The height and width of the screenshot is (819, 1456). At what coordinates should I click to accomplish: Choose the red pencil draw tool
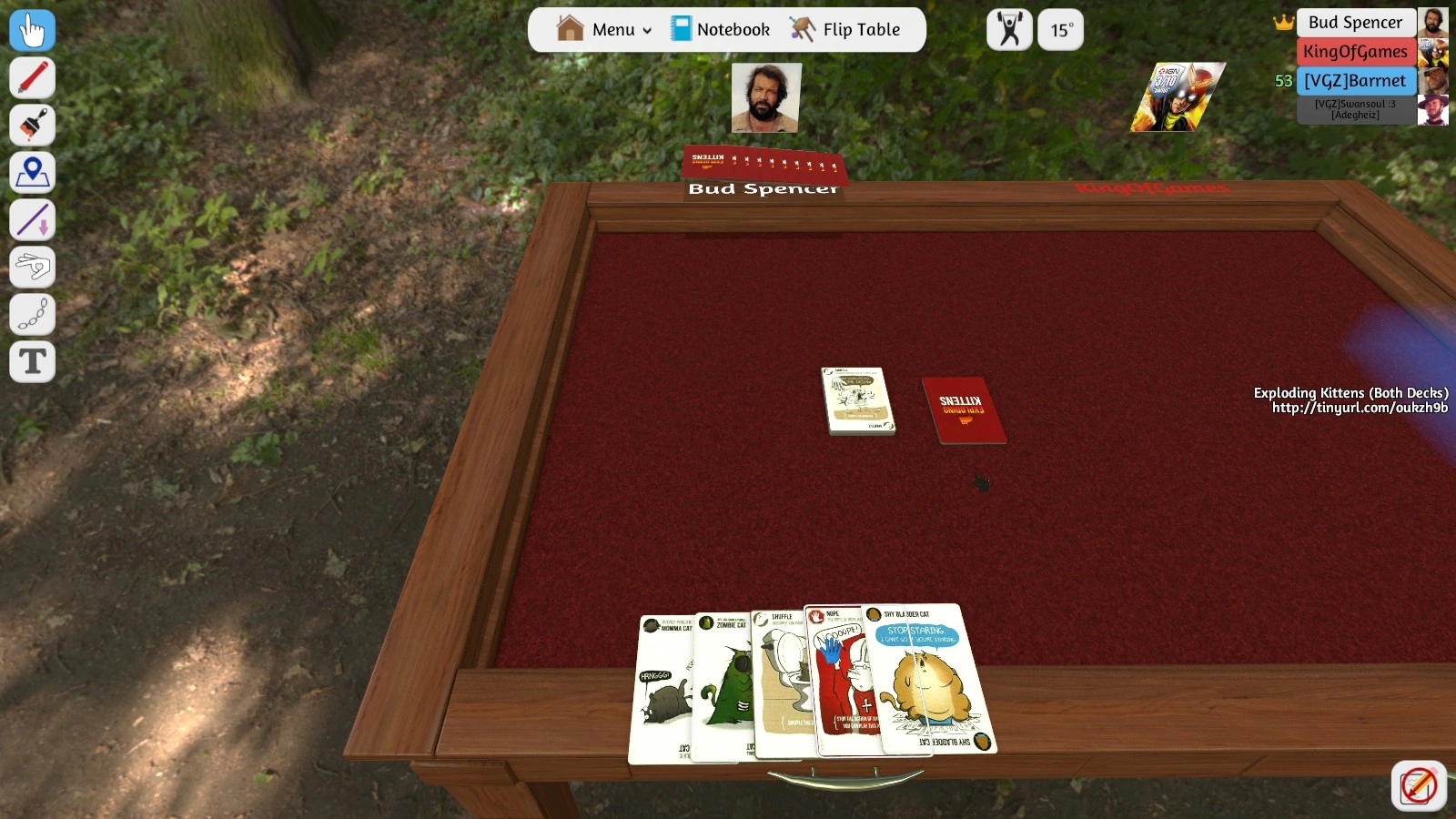click(32, 78)
